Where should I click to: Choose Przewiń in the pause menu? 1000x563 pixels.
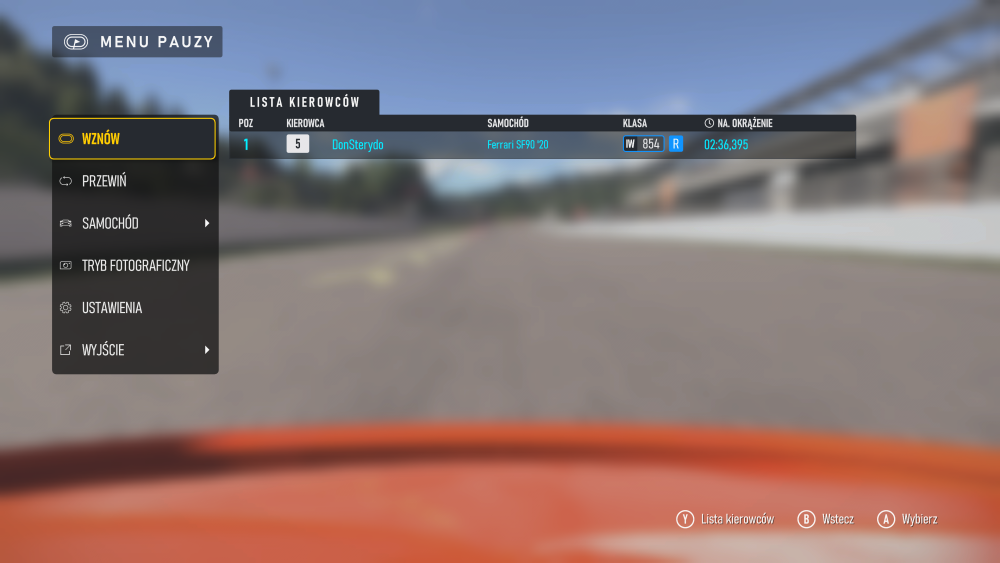click(132, 181)
